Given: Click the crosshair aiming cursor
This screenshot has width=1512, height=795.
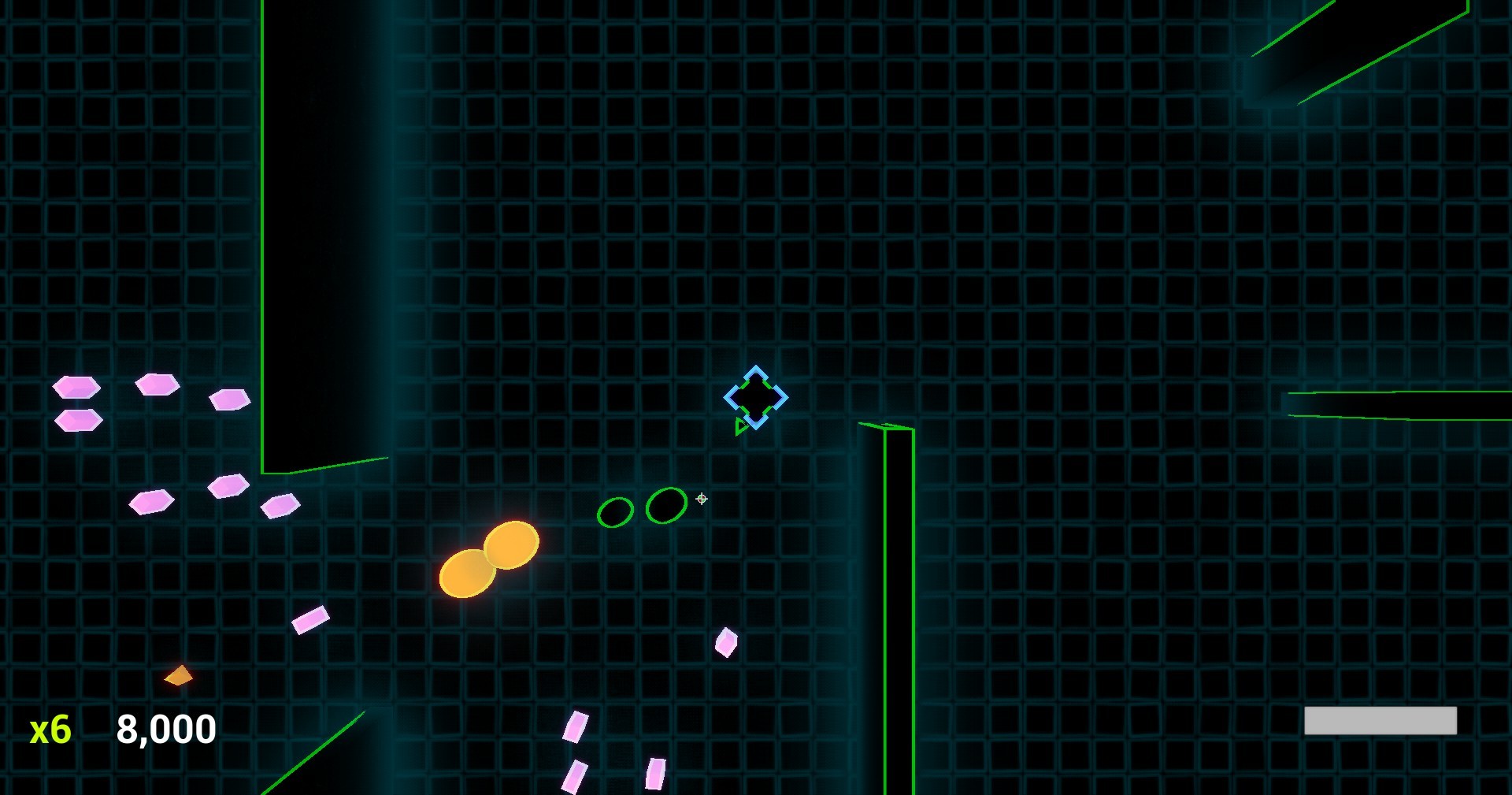Looking at the screenshot, I should pos(700,500).
